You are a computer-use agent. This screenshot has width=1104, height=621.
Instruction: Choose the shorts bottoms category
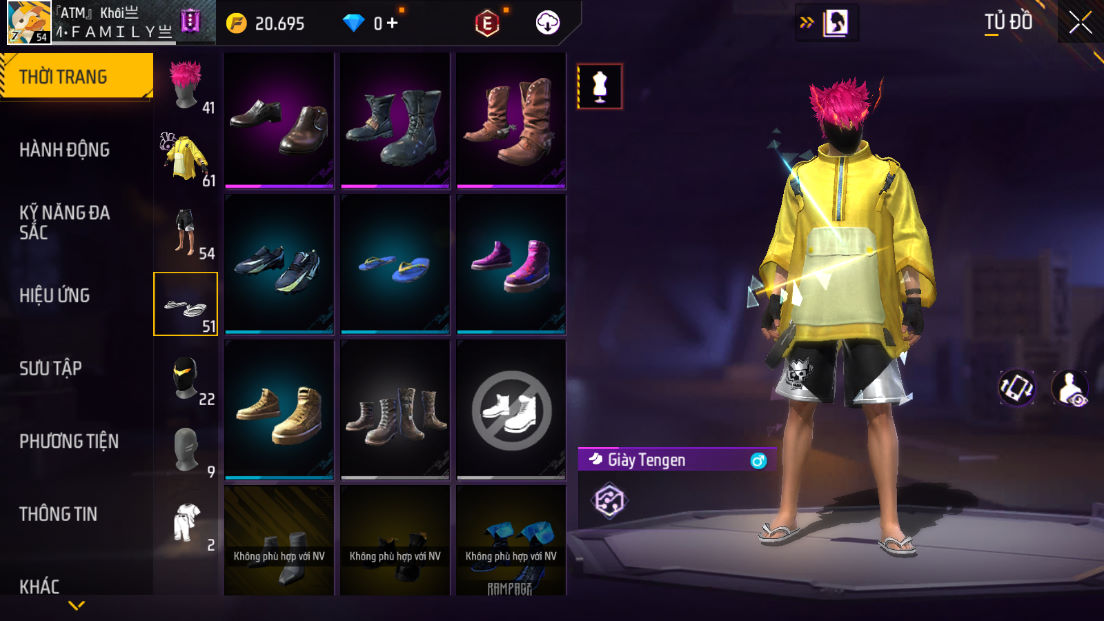tap(186, 231)
